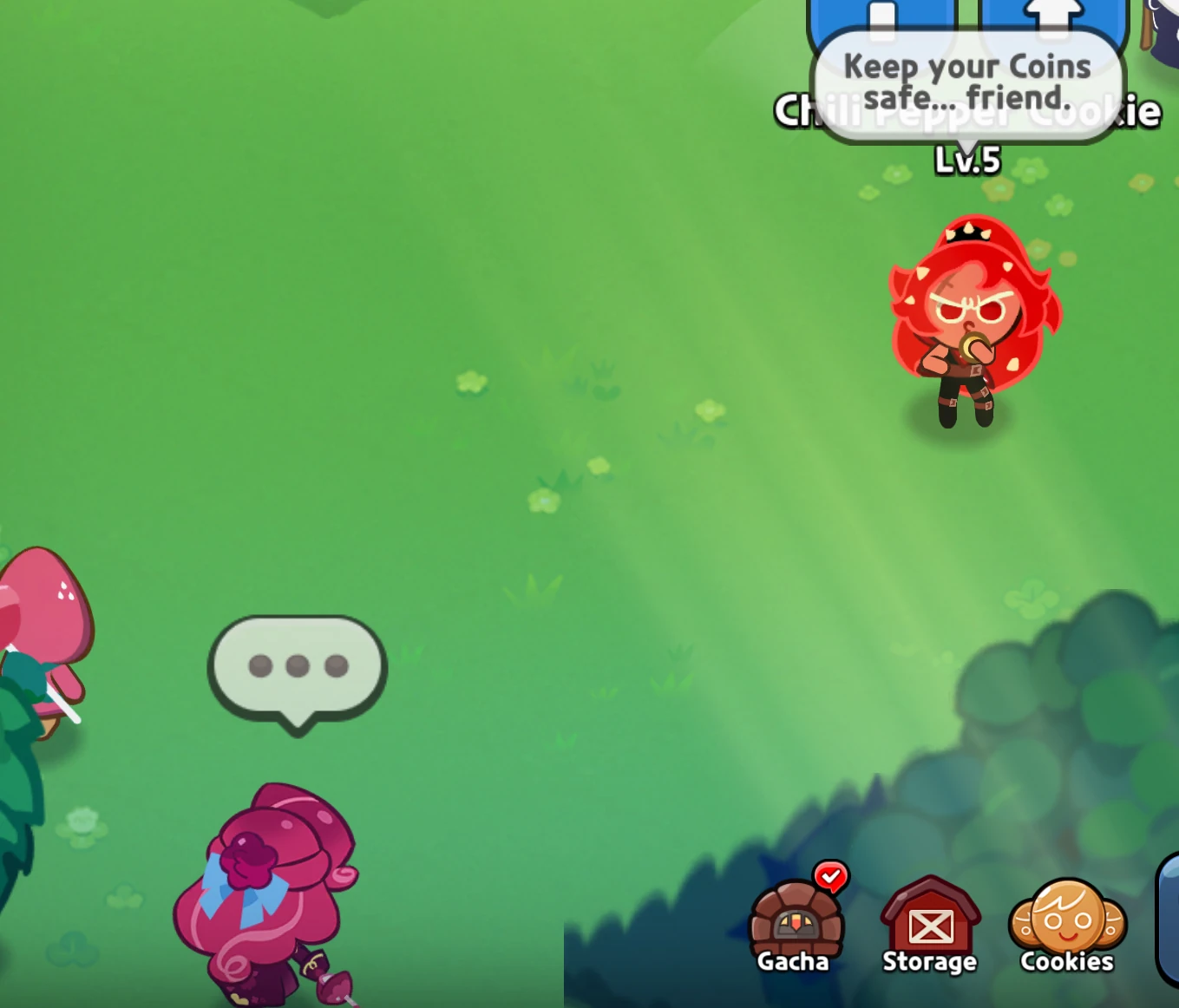Tap the Gacha furnace oven icon

[x=795, y=922]
